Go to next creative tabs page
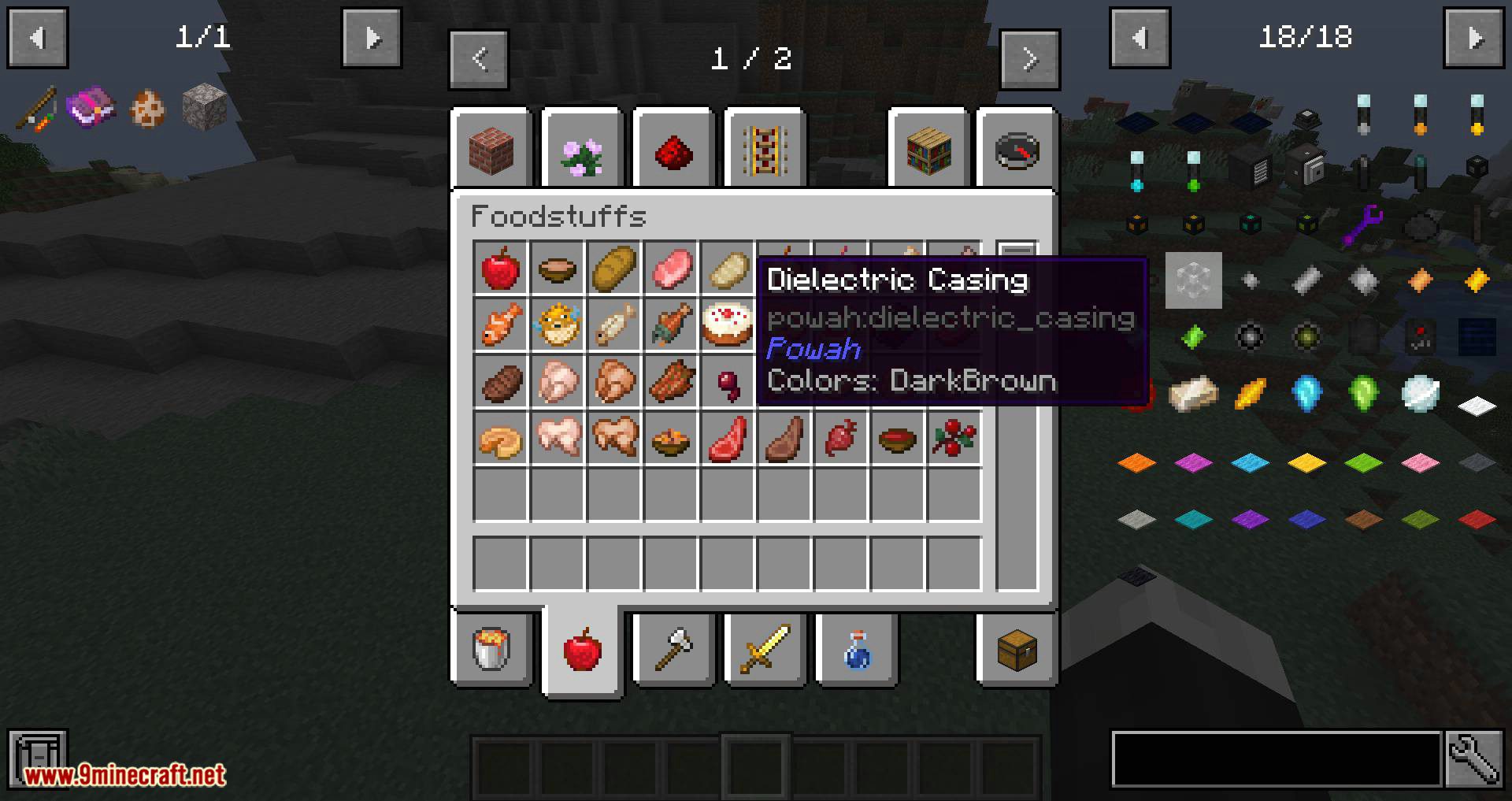The width and height of the screenshot is (1512, 801). tap(1030, 59)
